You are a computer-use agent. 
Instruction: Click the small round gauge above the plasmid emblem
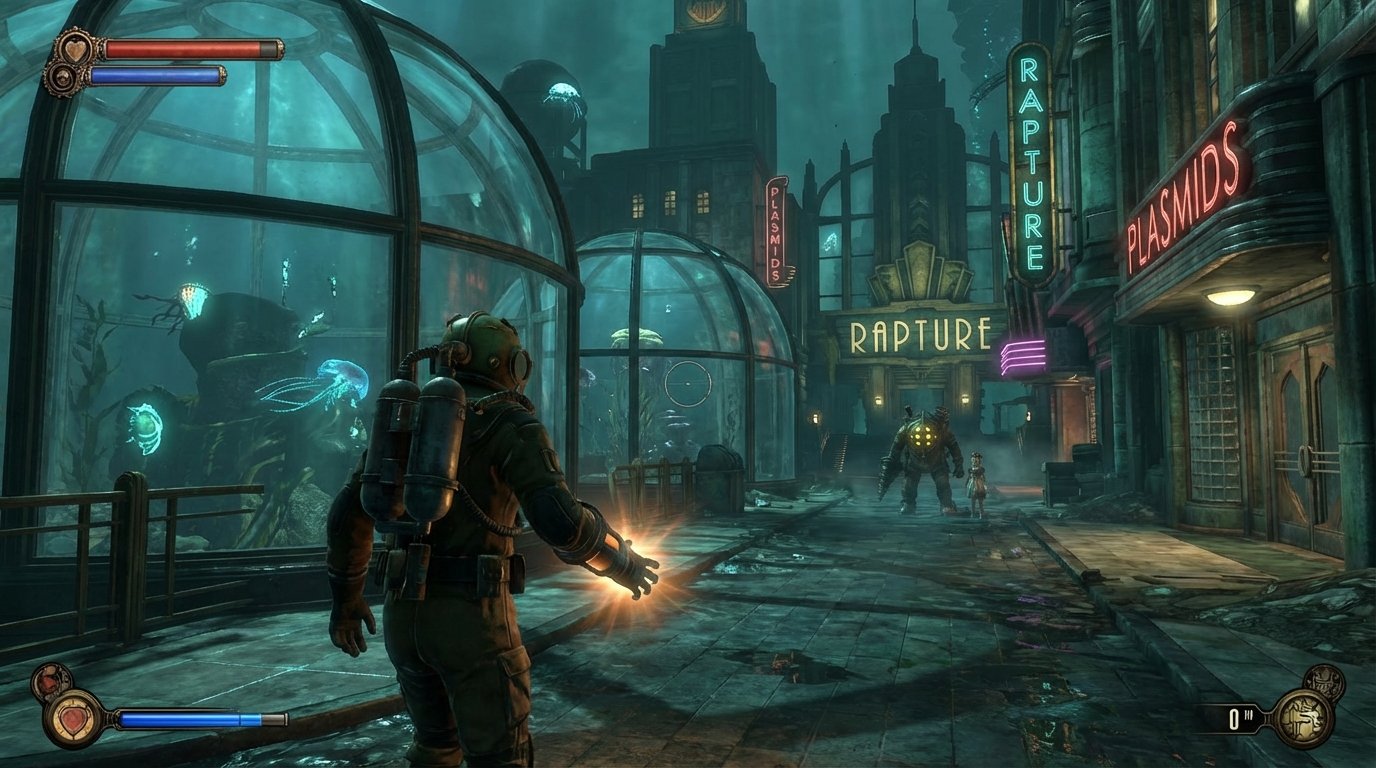[x=50, y=682]
